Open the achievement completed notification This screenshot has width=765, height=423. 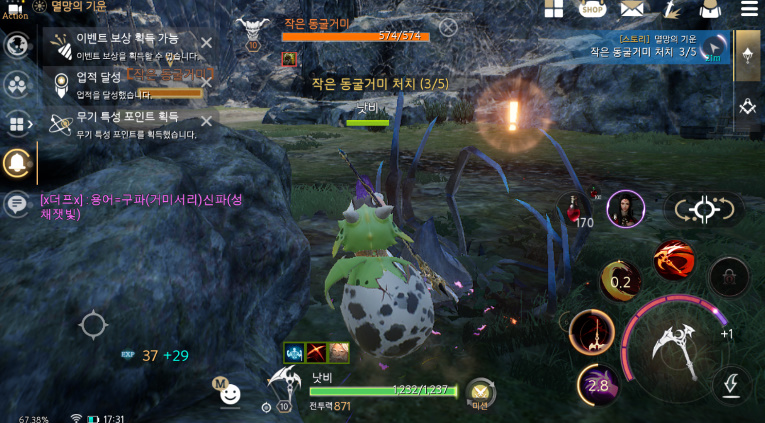[x=130, y=83]
